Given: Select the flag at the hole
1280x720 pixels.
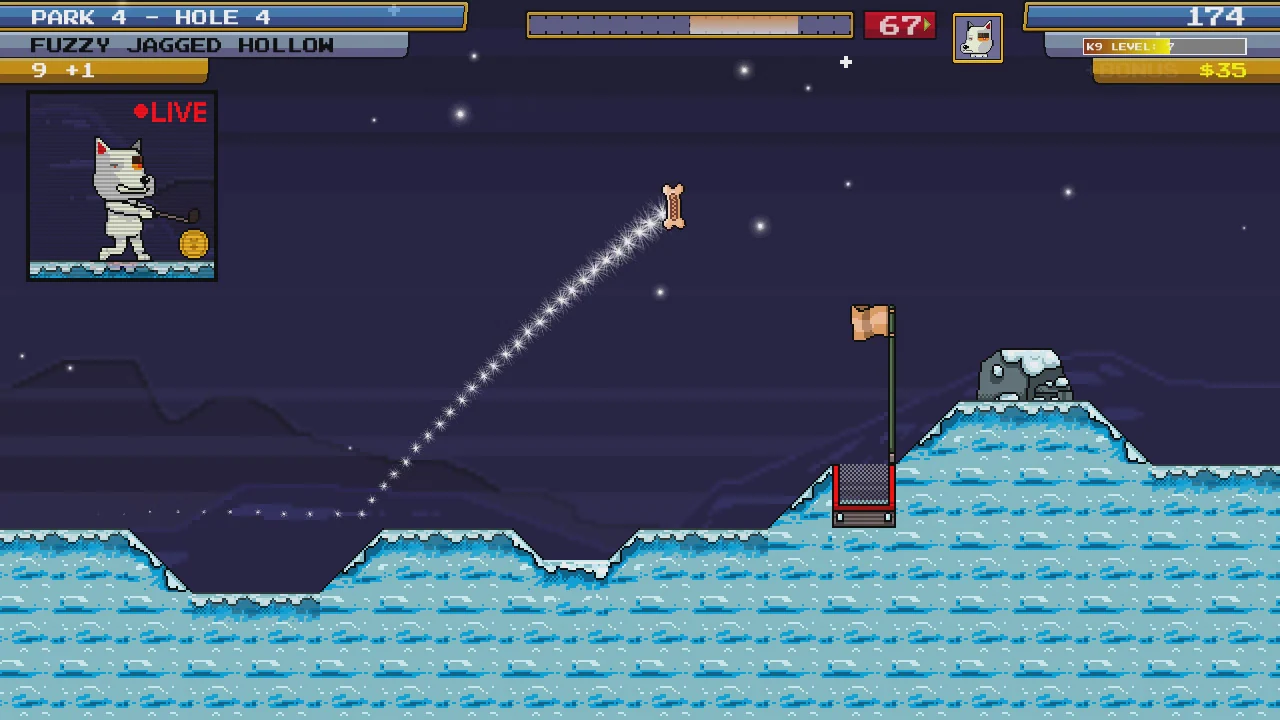Looking at the screenshot, I should [x=869, y=322].
